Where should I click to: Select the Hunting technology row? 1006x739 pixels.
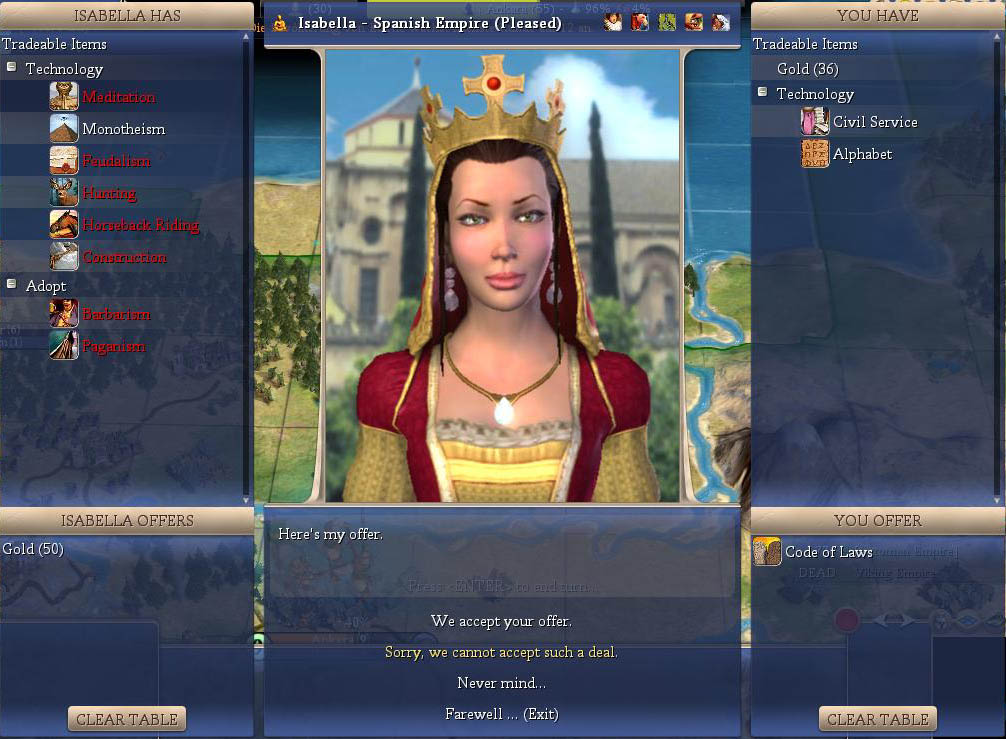tap(109, 193)
